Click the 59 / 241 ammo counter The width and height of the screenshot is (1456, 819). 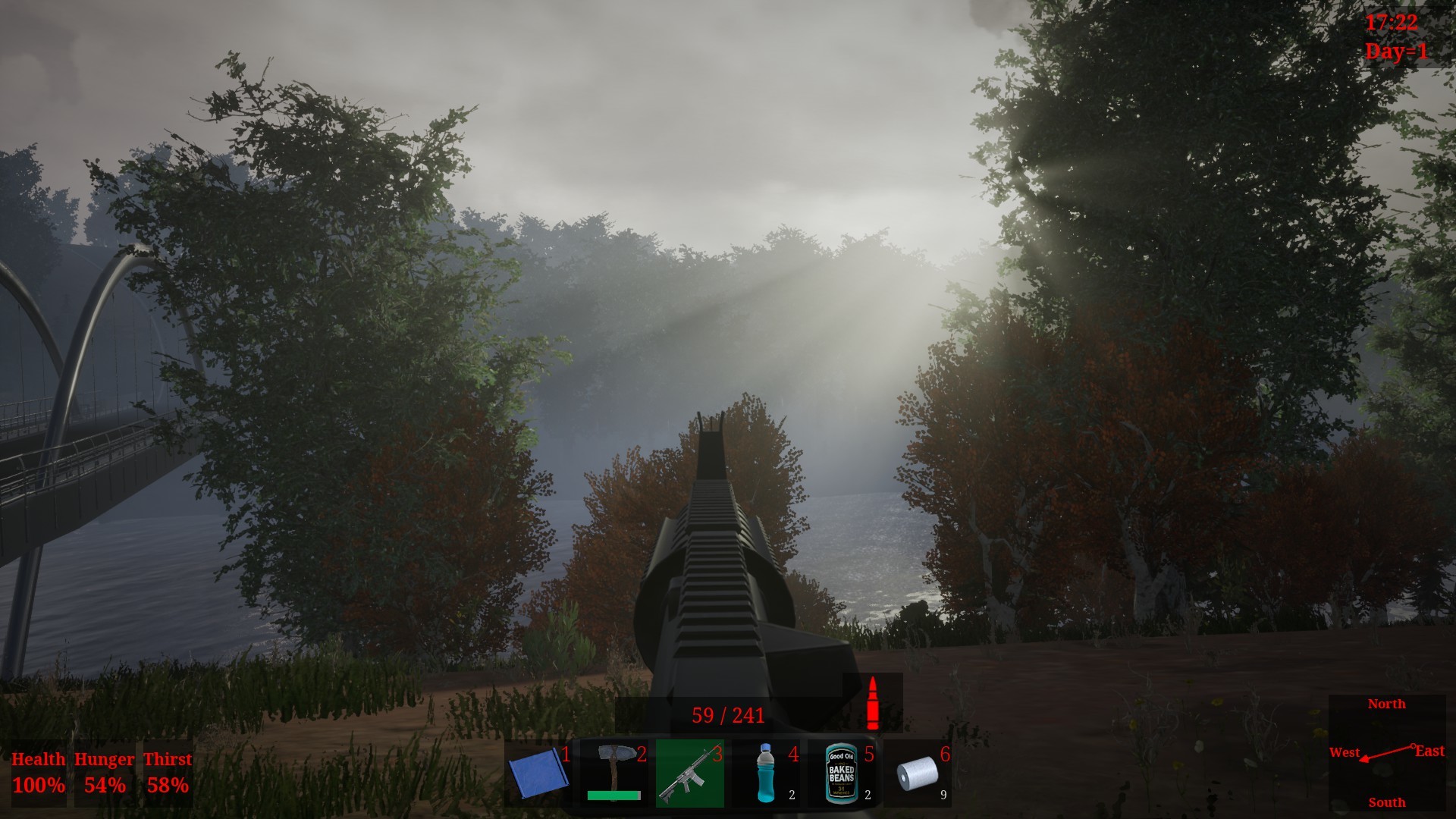728,713
